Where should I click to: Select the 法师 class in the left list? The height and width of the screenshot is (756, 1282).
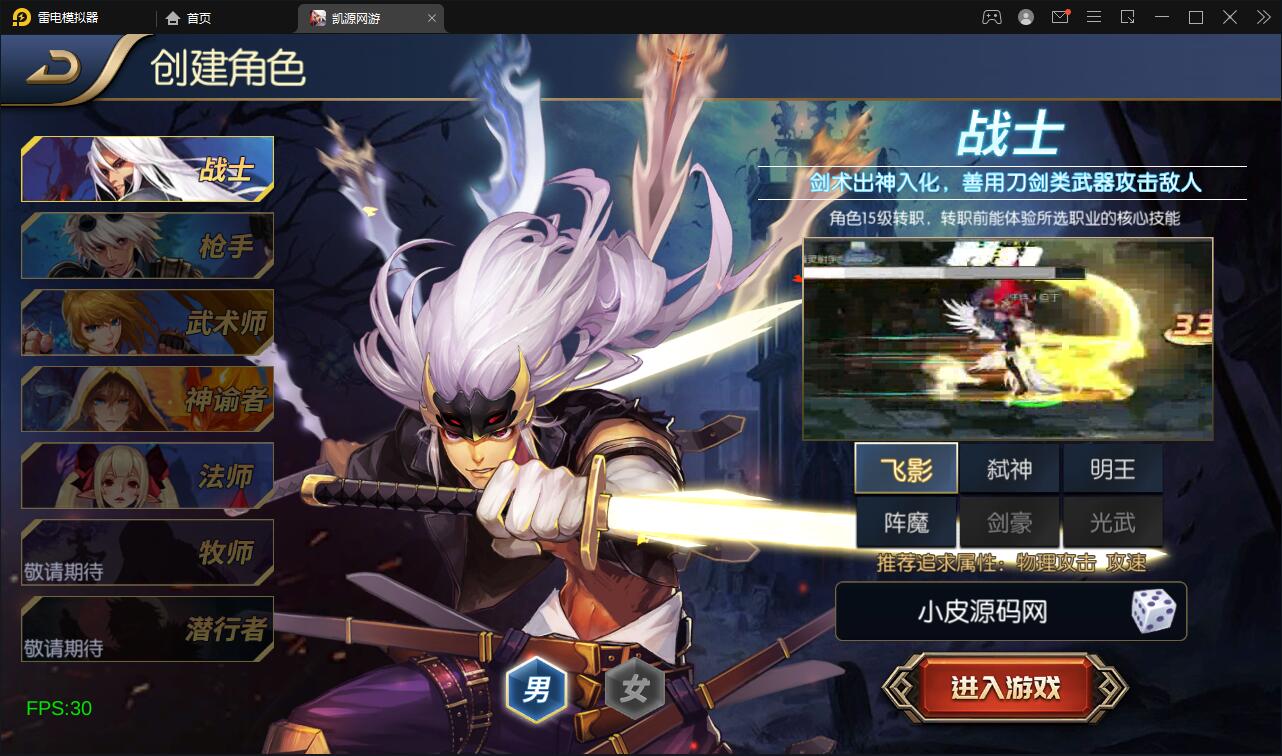(x=146, y=475)
